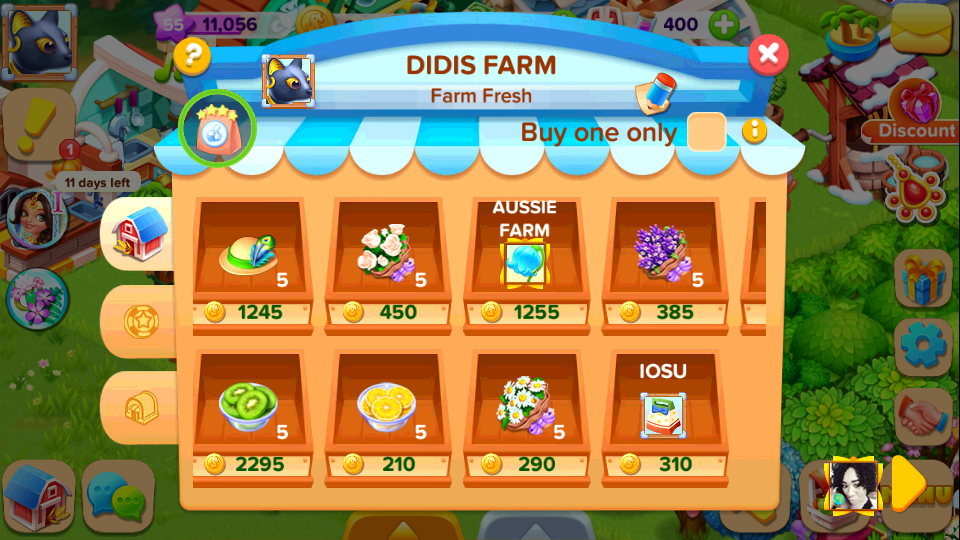The width and height of the screenshot is (960, 540).
Task: Show the Buy one only info tooltip
Action: (x=753, y=131)
